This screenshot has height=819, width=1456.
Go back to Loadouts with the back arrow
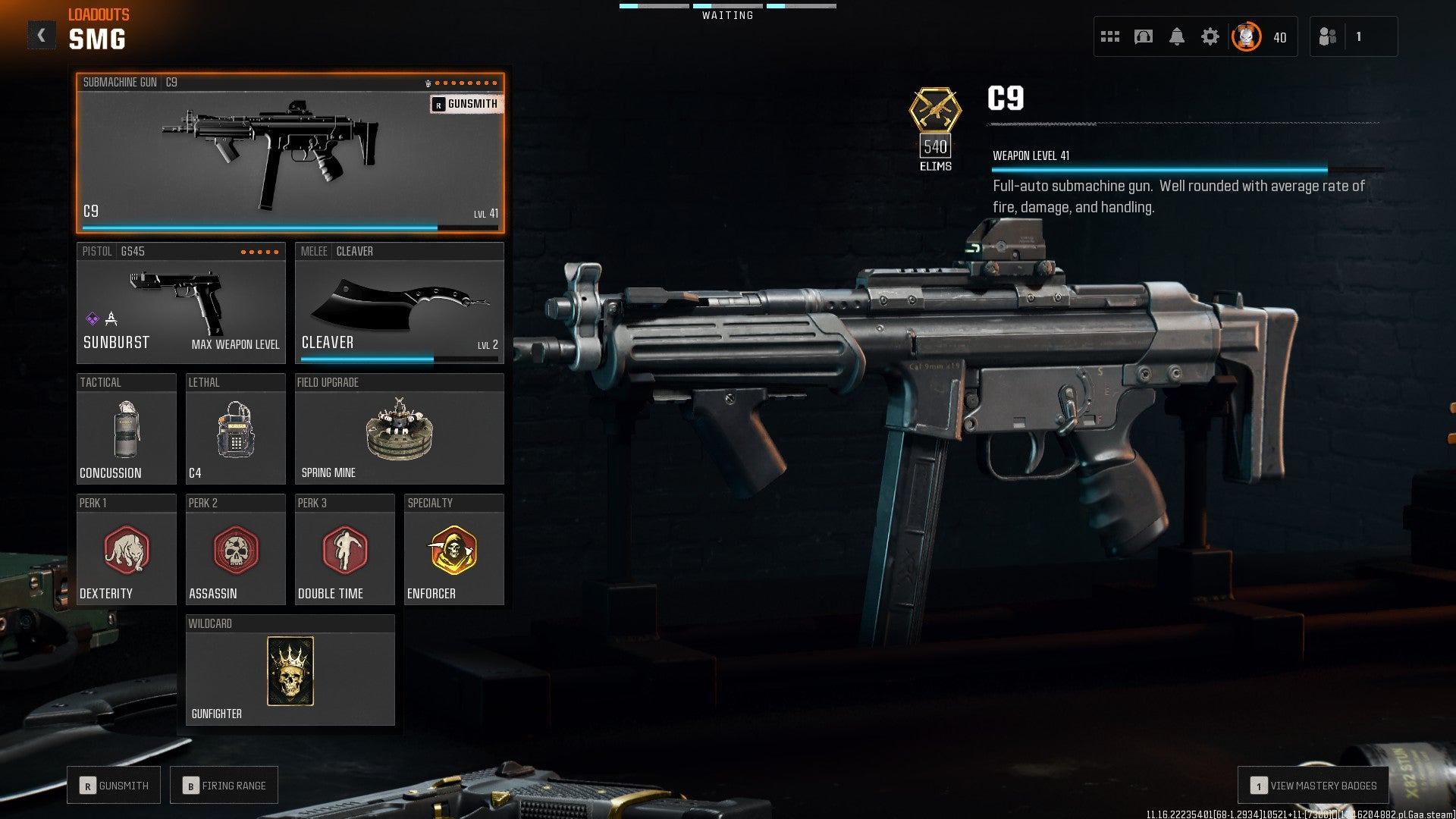(42, 33)
